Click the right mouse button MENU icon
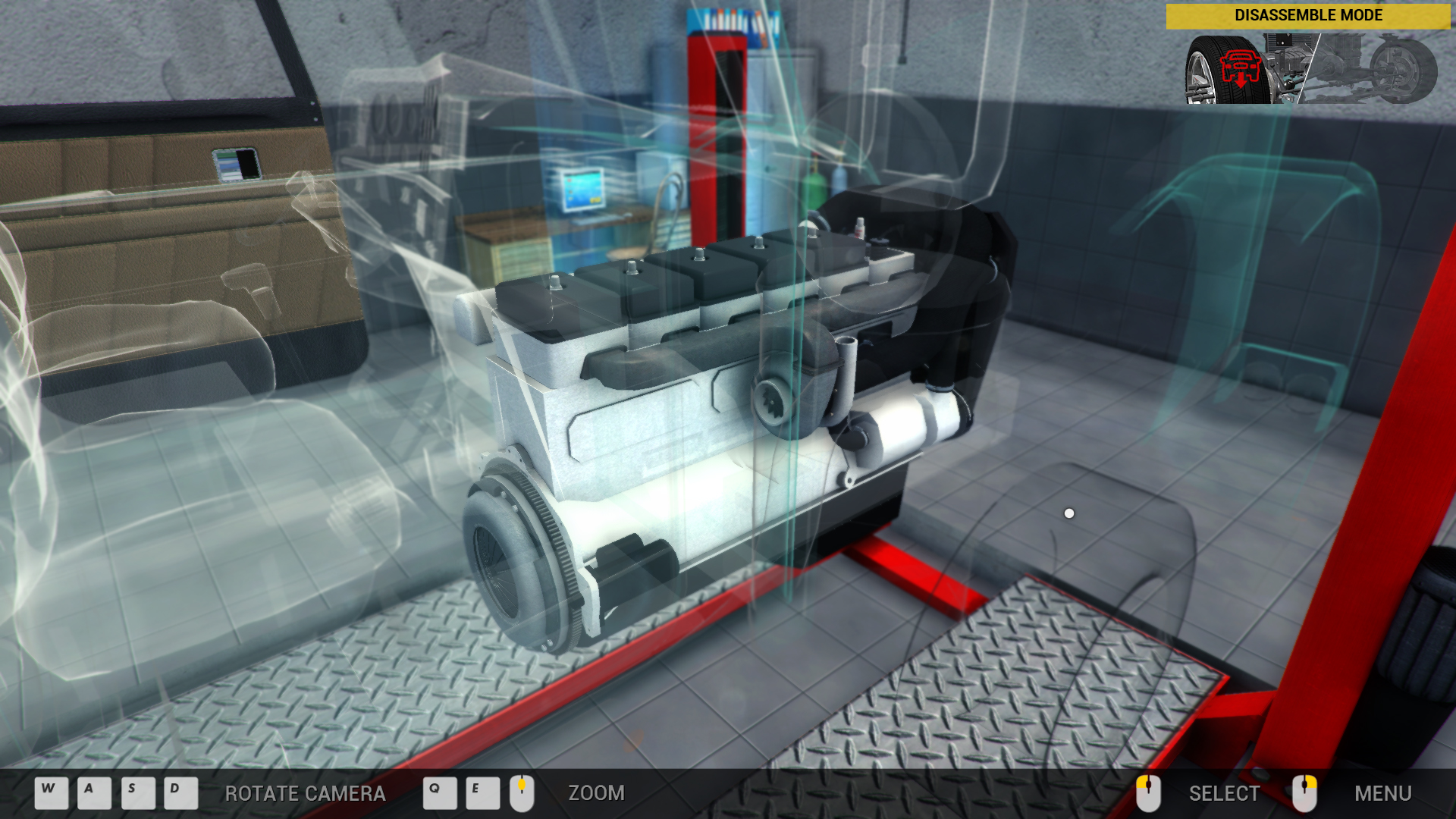Viewport: 1456px width, 819px height. [x=1307, y=793]
